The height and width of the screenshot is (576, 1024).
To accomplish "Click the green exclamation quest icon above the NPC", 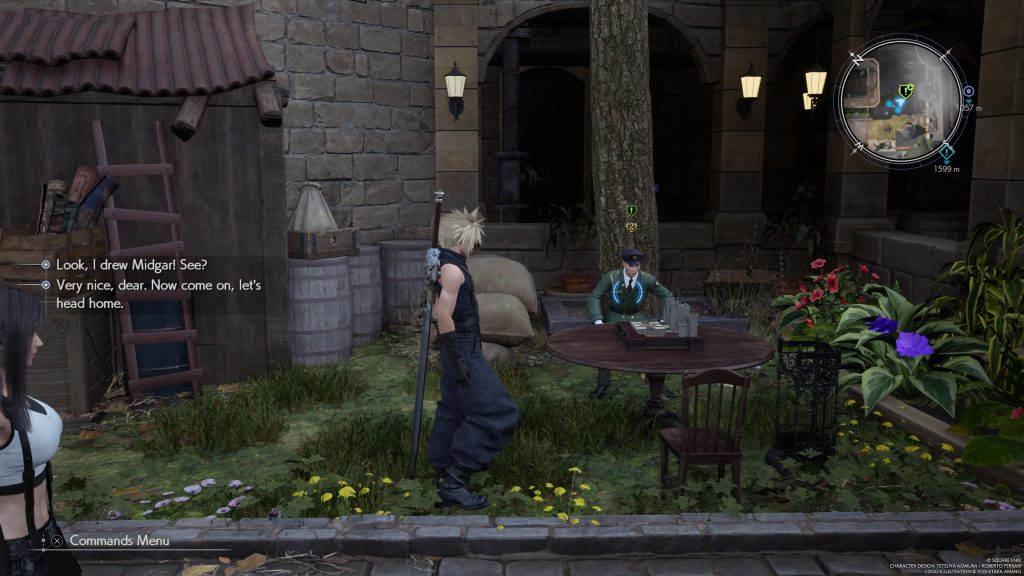I will click(x=631, y=210).
